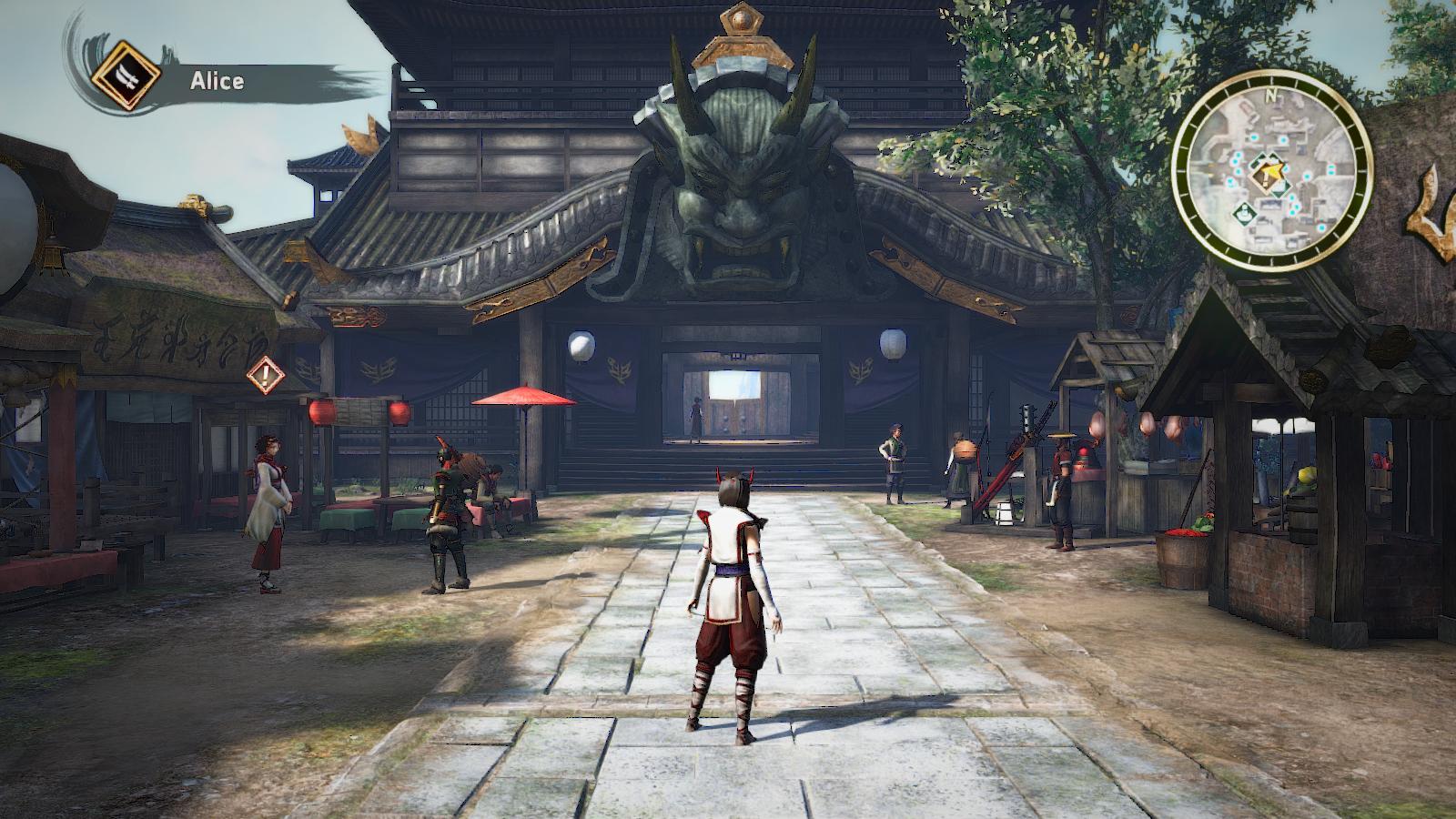Image resolution: width=1456 pixels, height=819 pixels.
Task: Select the green diamond marker on minimap
Action: tap(1244, 215)
